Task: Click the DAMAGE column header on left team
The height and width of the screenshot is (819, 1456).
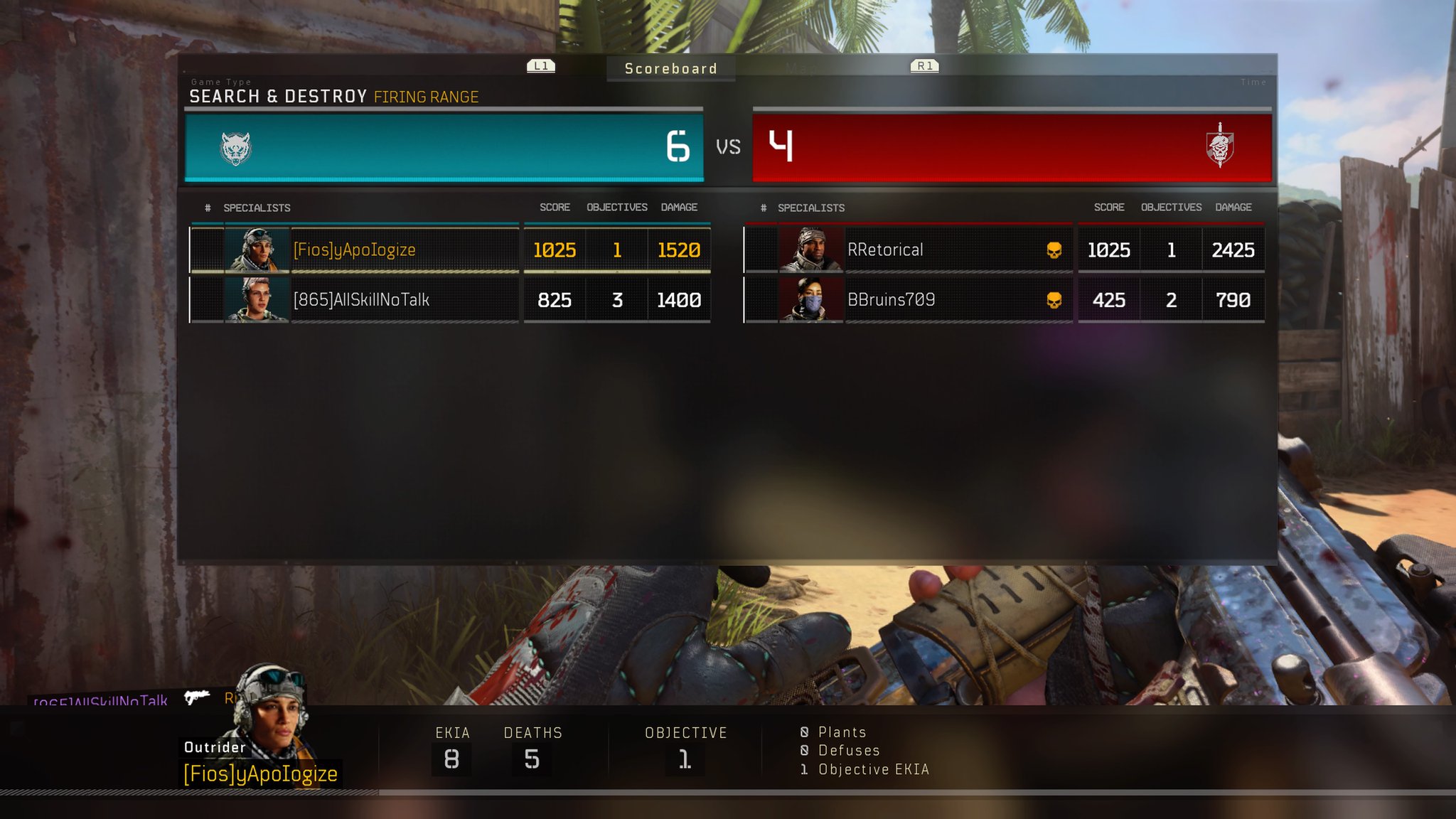Action: (679, 207)
